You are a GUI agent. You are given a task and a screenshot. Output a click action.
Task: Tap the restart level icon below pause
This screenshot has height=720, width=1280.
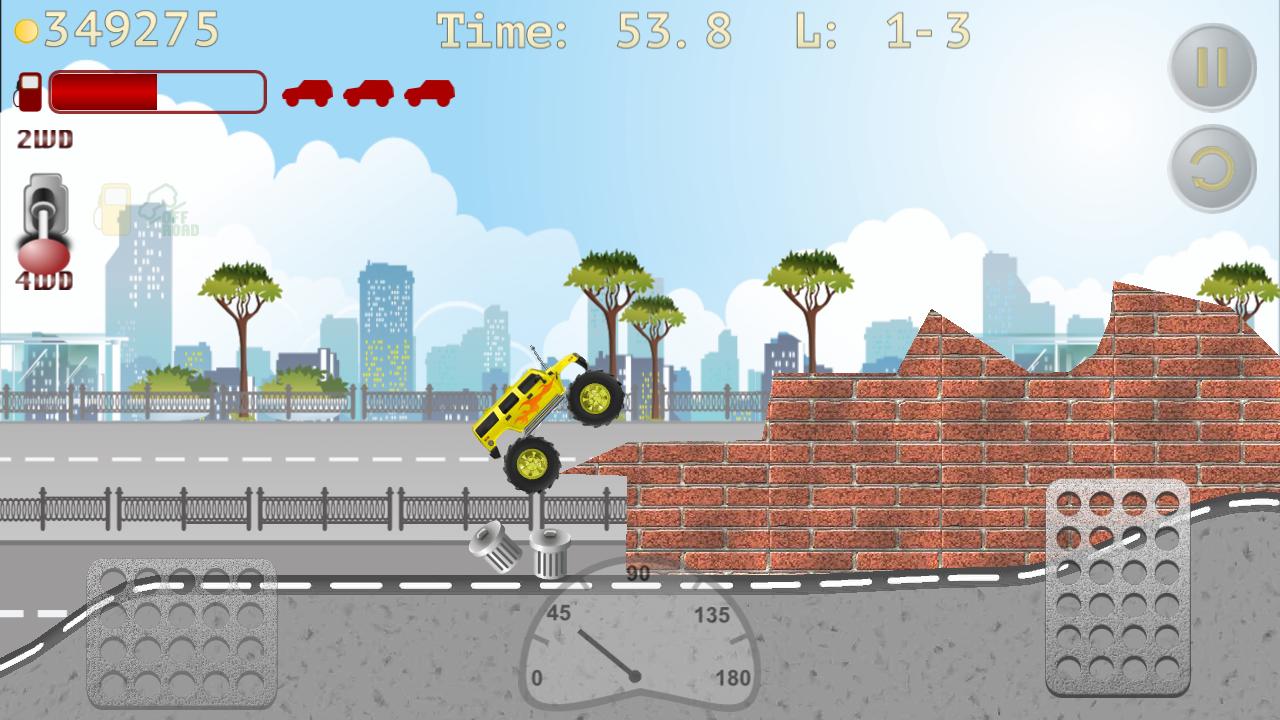(1213, 169)
